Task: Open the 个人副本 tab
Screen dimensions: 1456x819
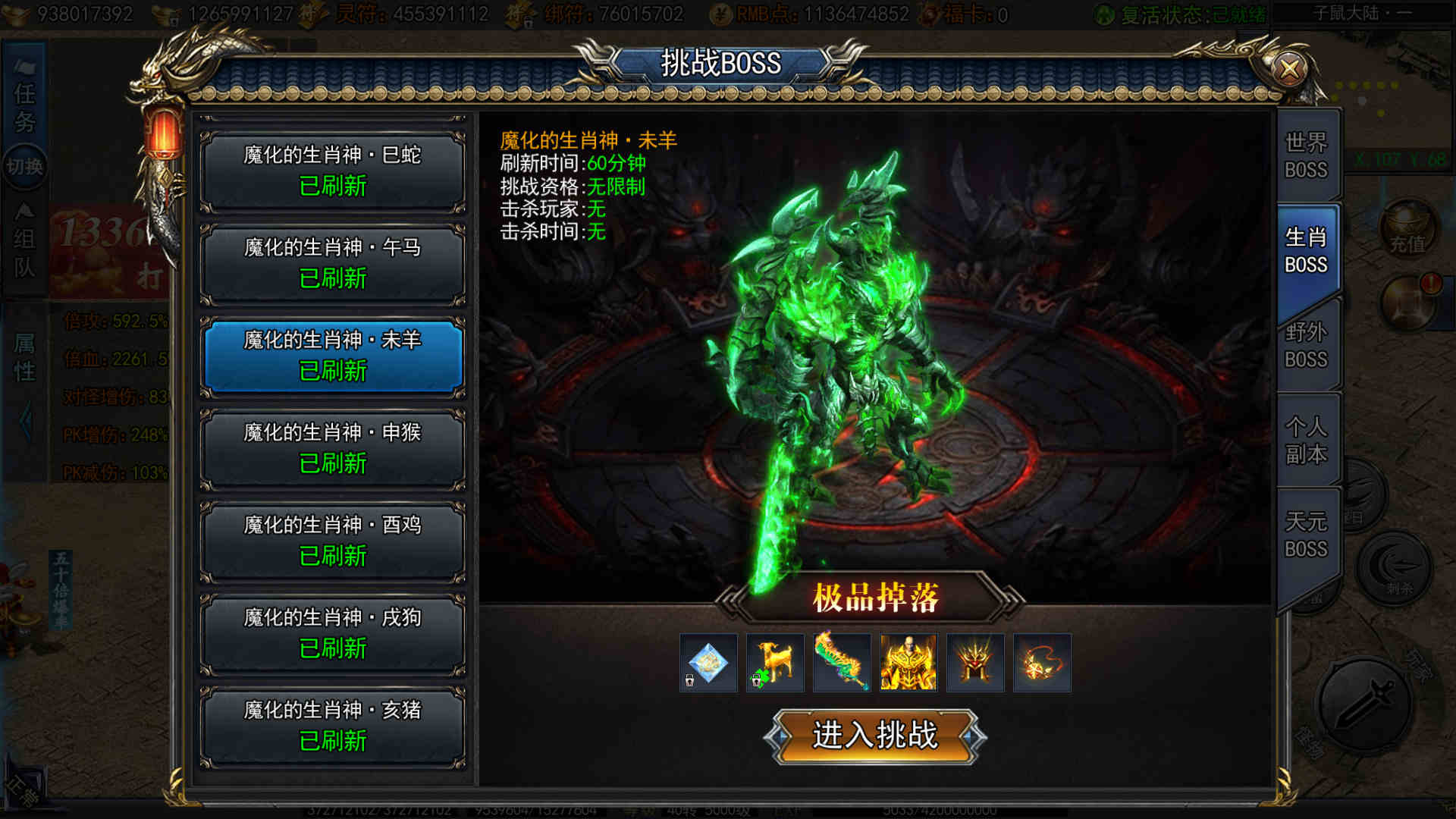Action: 1306,440
